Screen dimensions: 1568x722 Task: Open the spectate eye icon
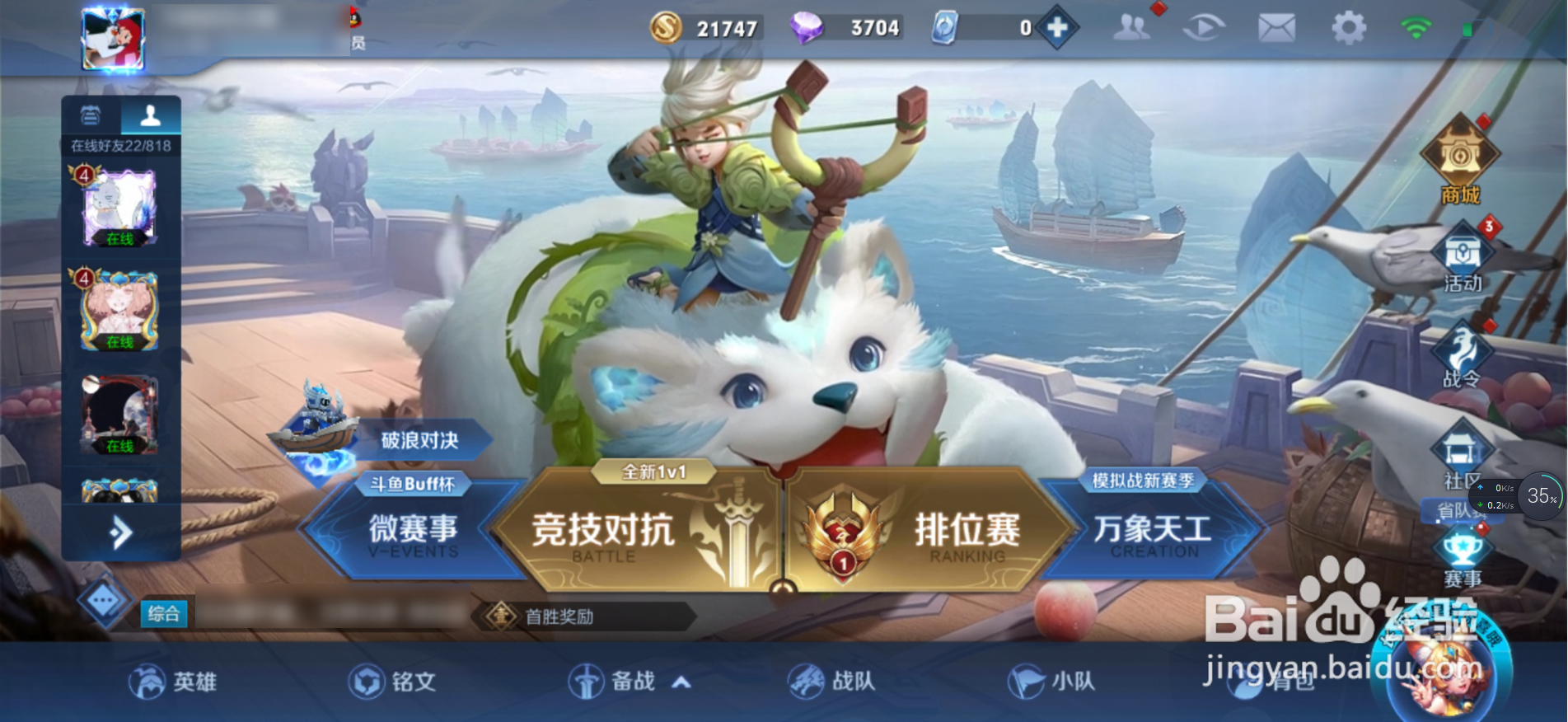point(1203,27)
